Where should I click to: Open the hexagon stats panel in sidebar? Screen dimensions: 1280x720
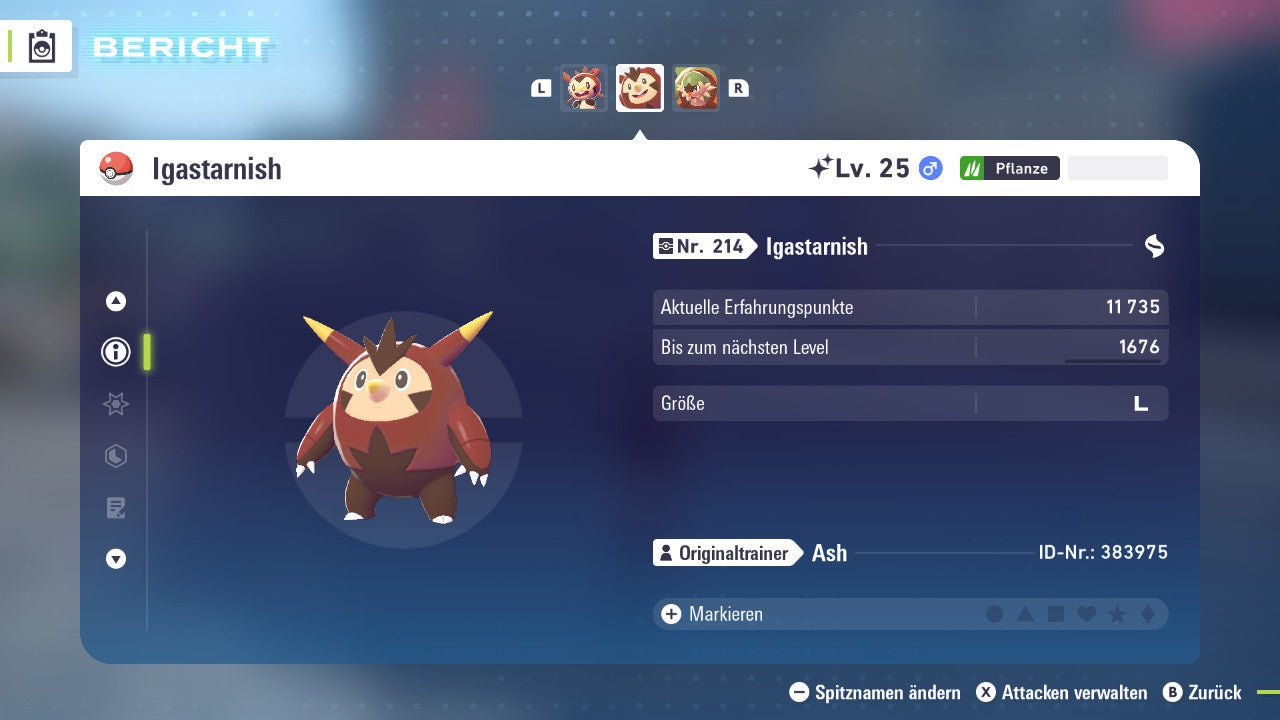(115, 456)
